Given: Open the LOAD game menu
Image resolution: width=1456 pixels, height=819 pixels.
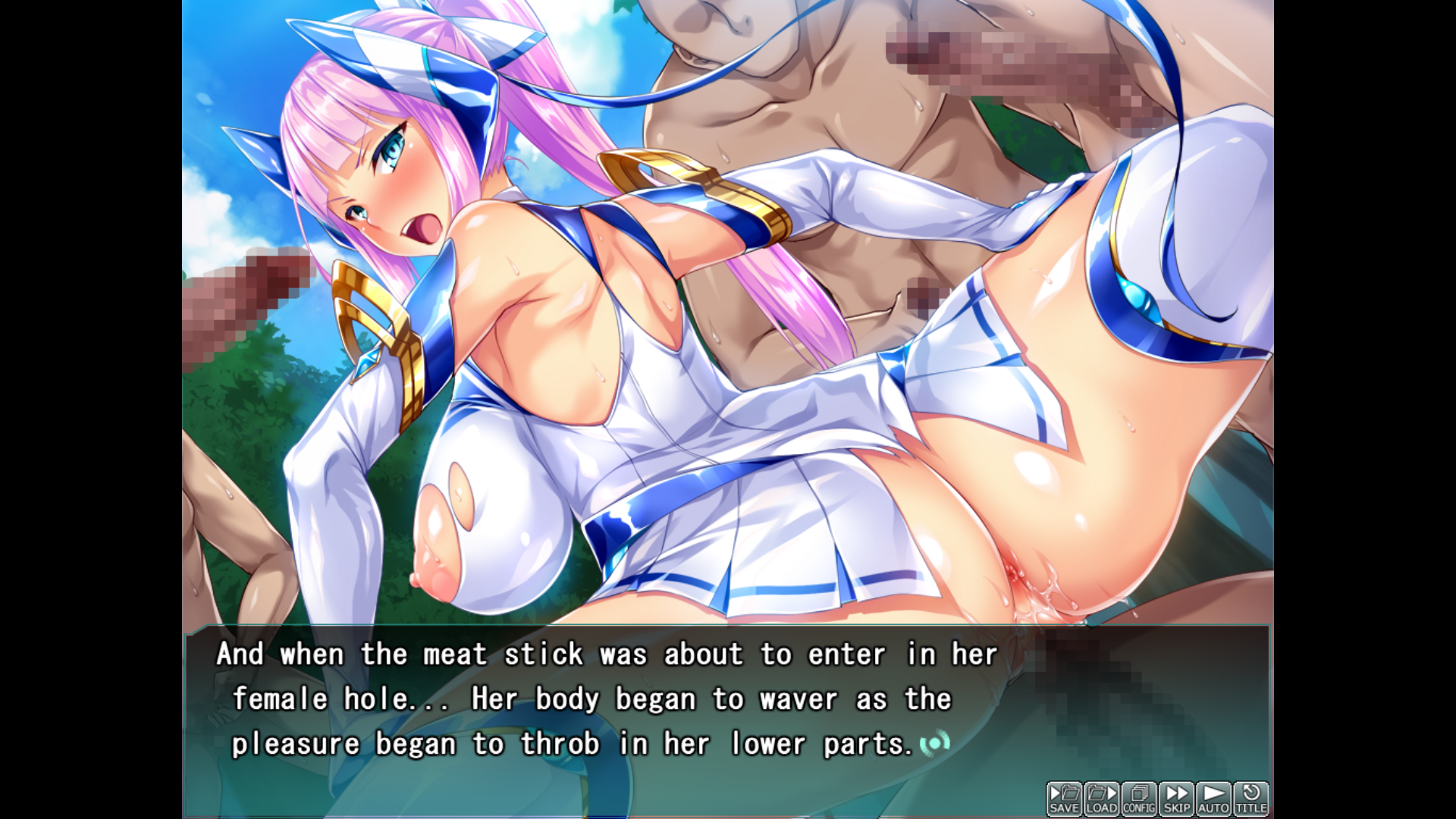Looking at the screenshot, I should (1101, 799).
